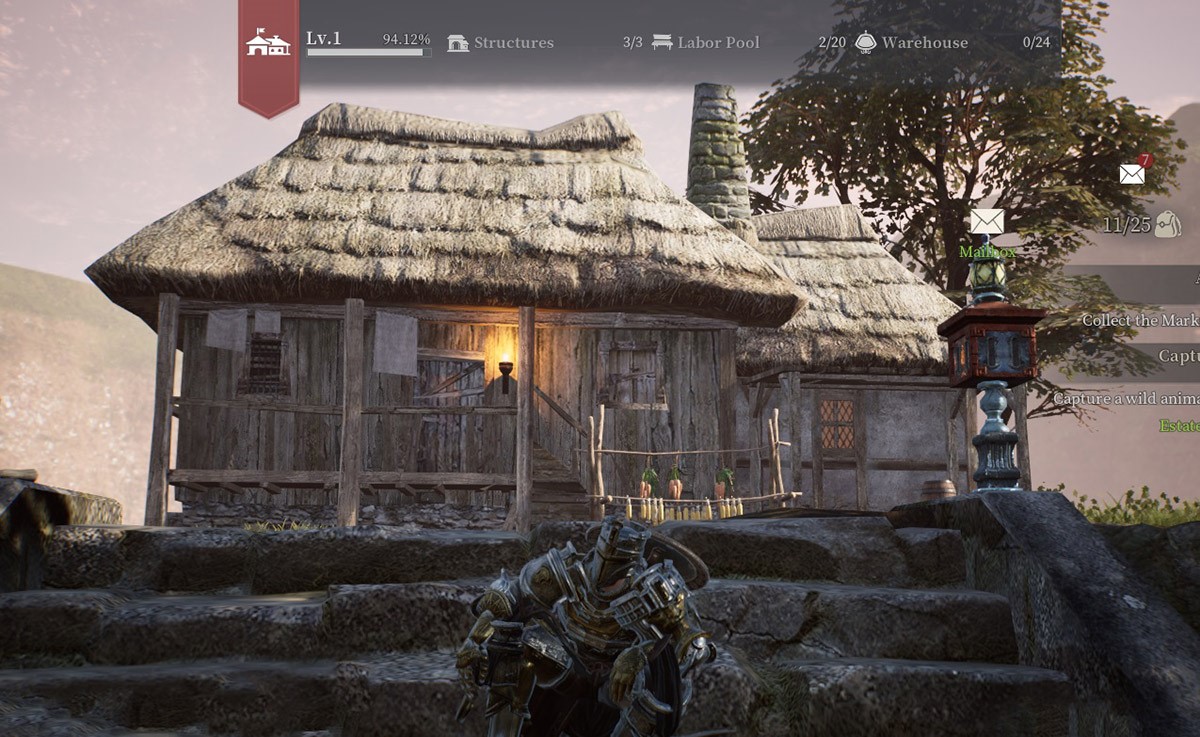Open the estate house banner icon

click(x=268, y=43)
